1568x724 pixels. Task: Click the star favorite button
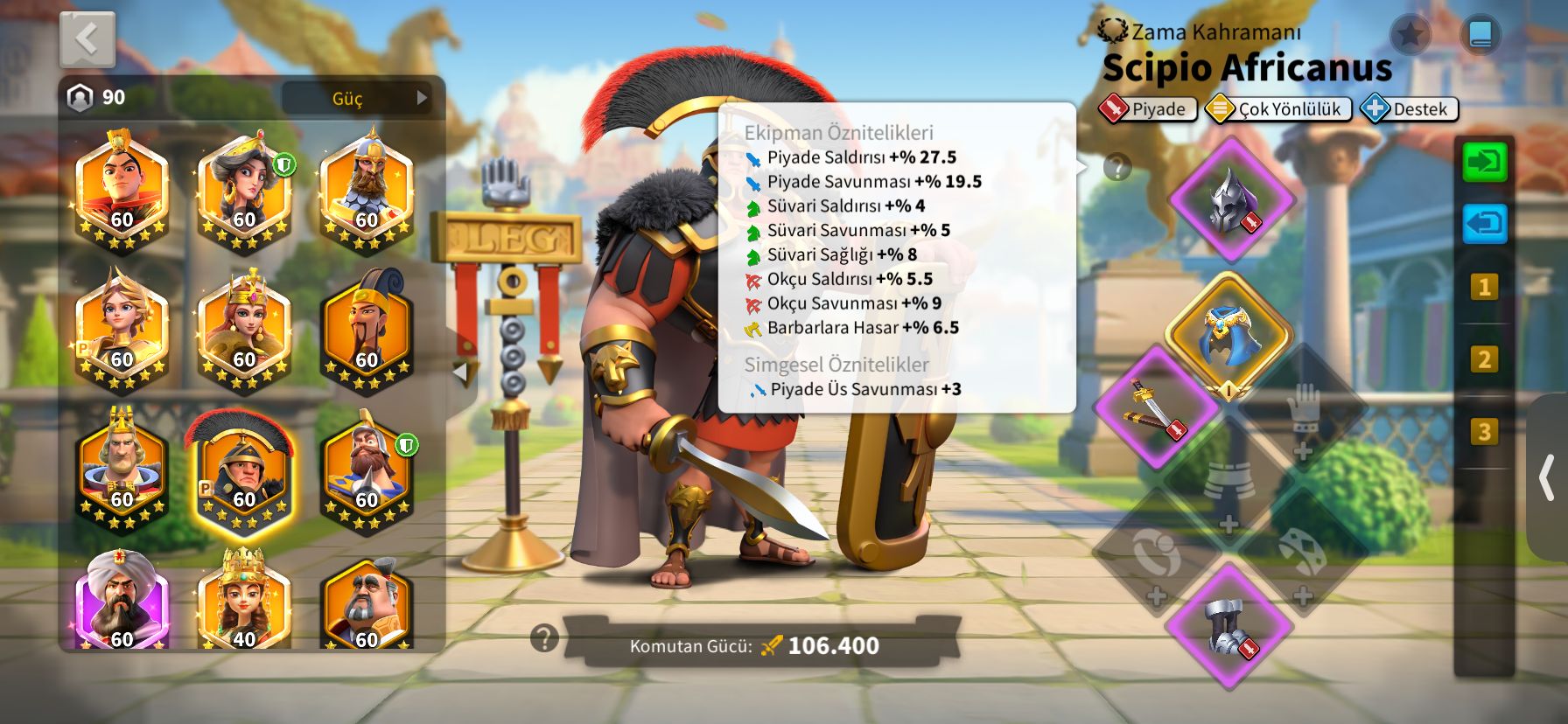click(x=1410, y=34)
